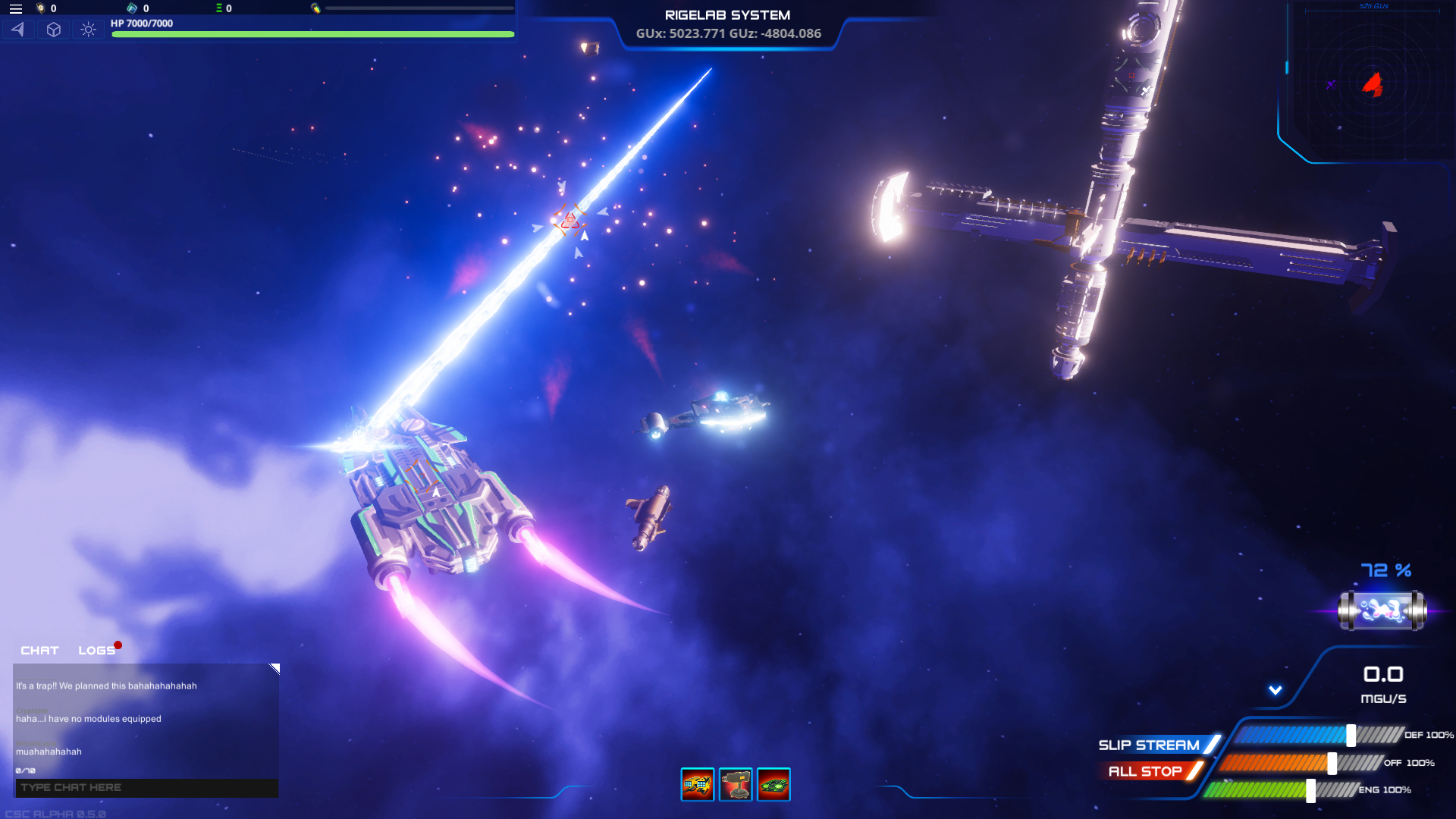Open the Logs tab
Screen dimensions: 1456x819
(97, 651)
